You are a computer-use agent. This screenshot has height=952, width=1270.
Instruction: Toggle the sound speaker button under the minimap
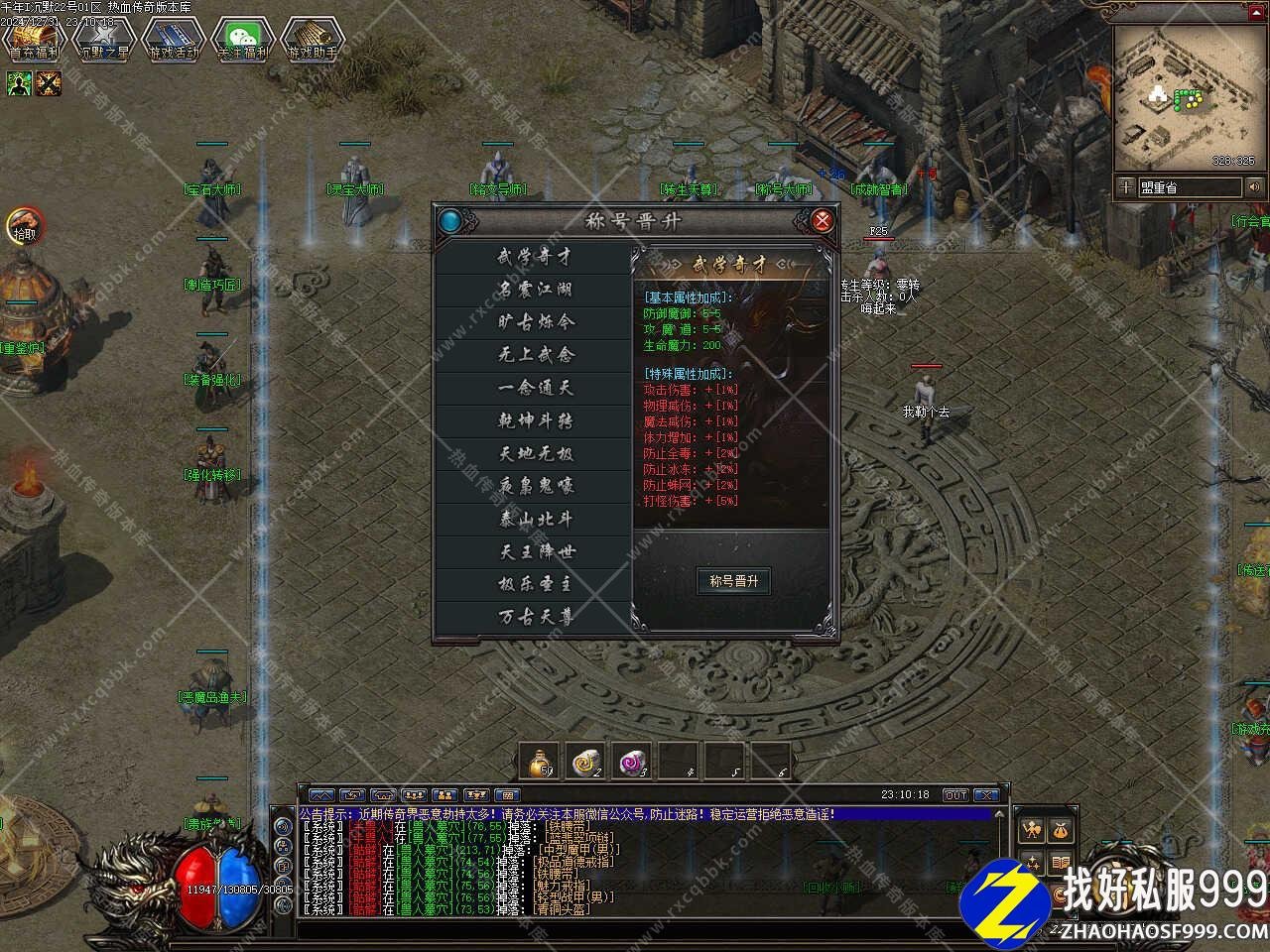coord(1255,186)
